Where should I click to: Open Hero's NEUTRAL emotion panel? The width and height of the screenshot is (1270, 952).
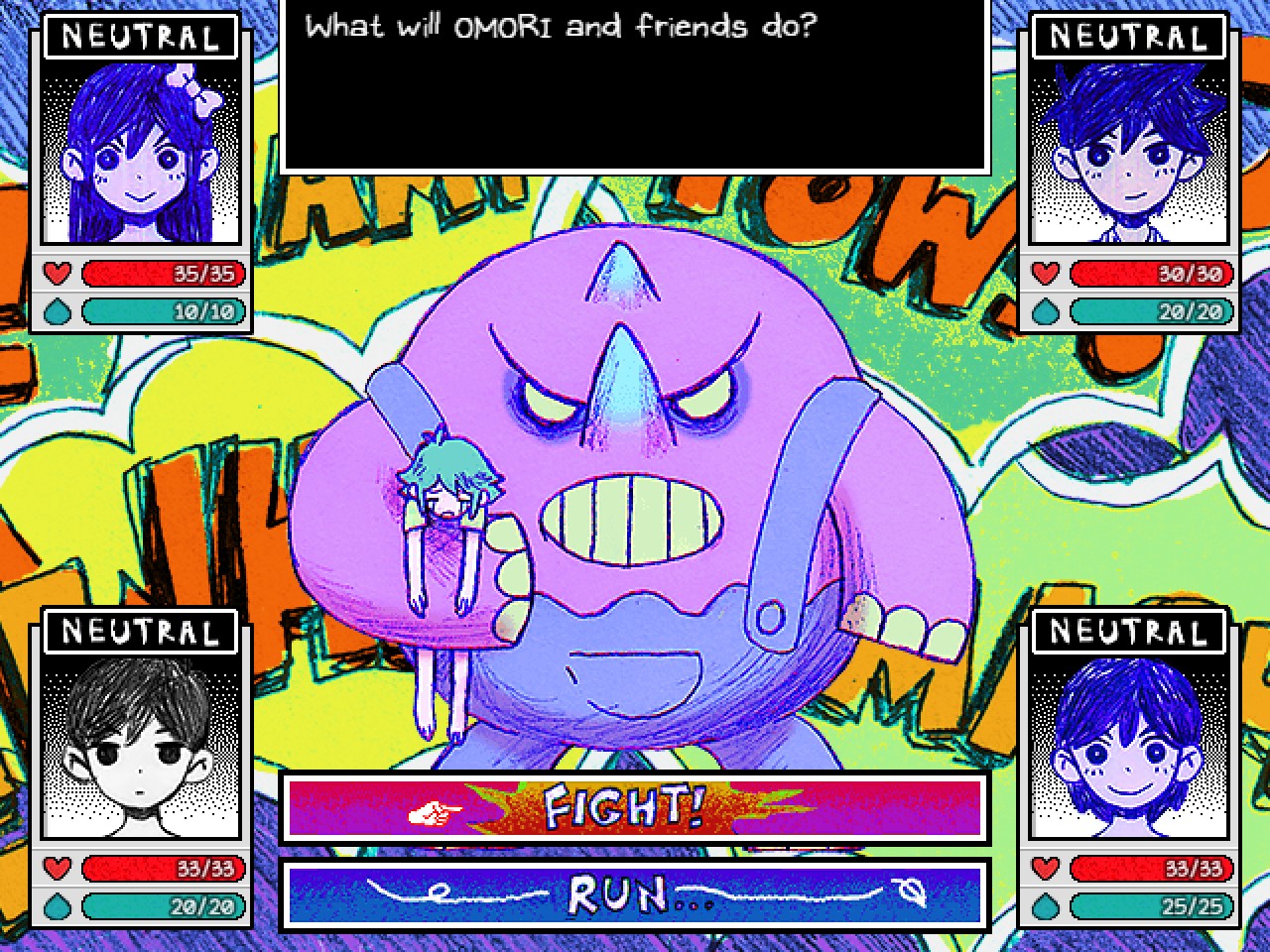(1127, 631)
